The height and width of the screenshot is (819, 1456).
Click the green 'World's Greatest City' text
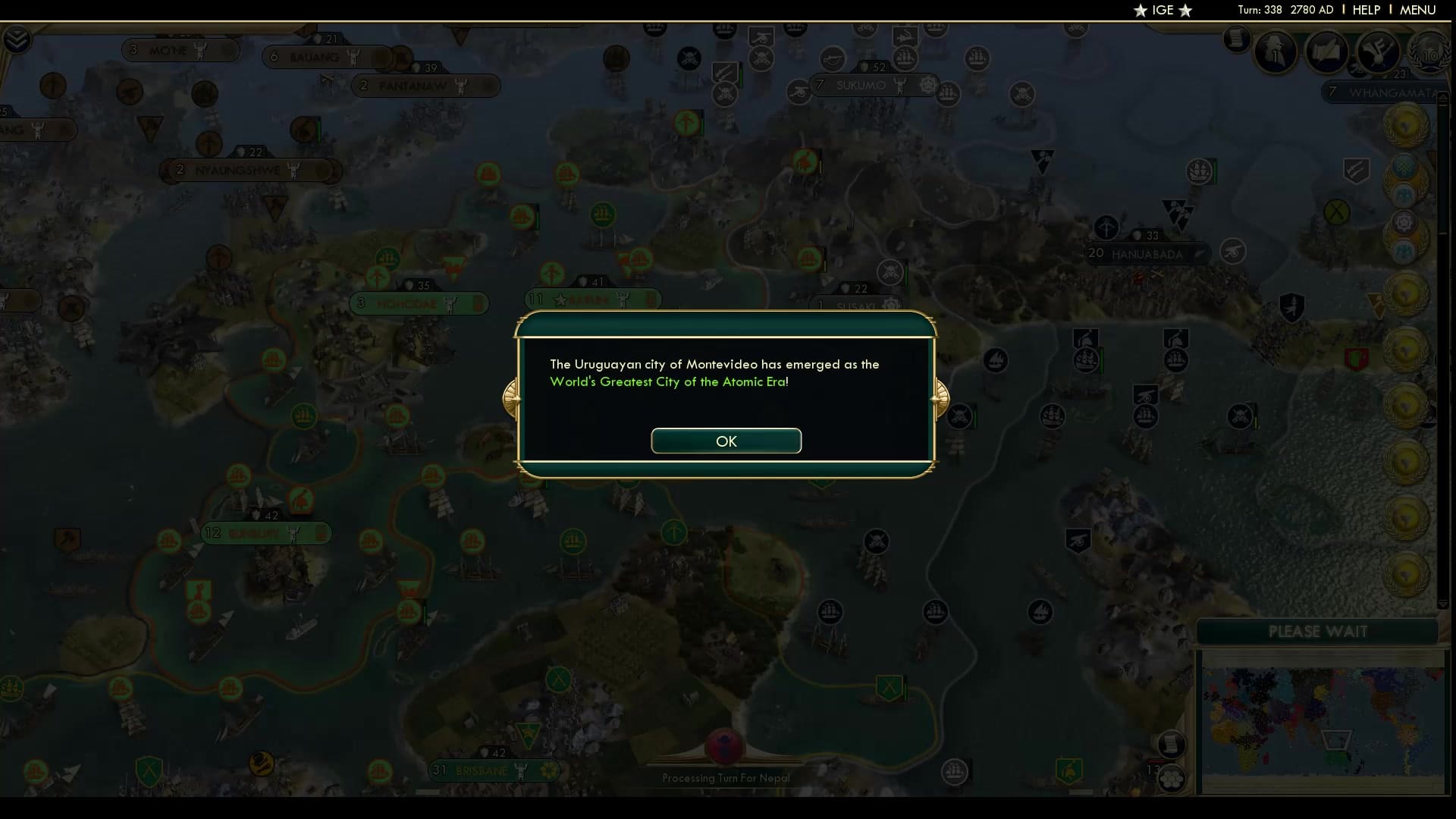click(x=668, y=382)
